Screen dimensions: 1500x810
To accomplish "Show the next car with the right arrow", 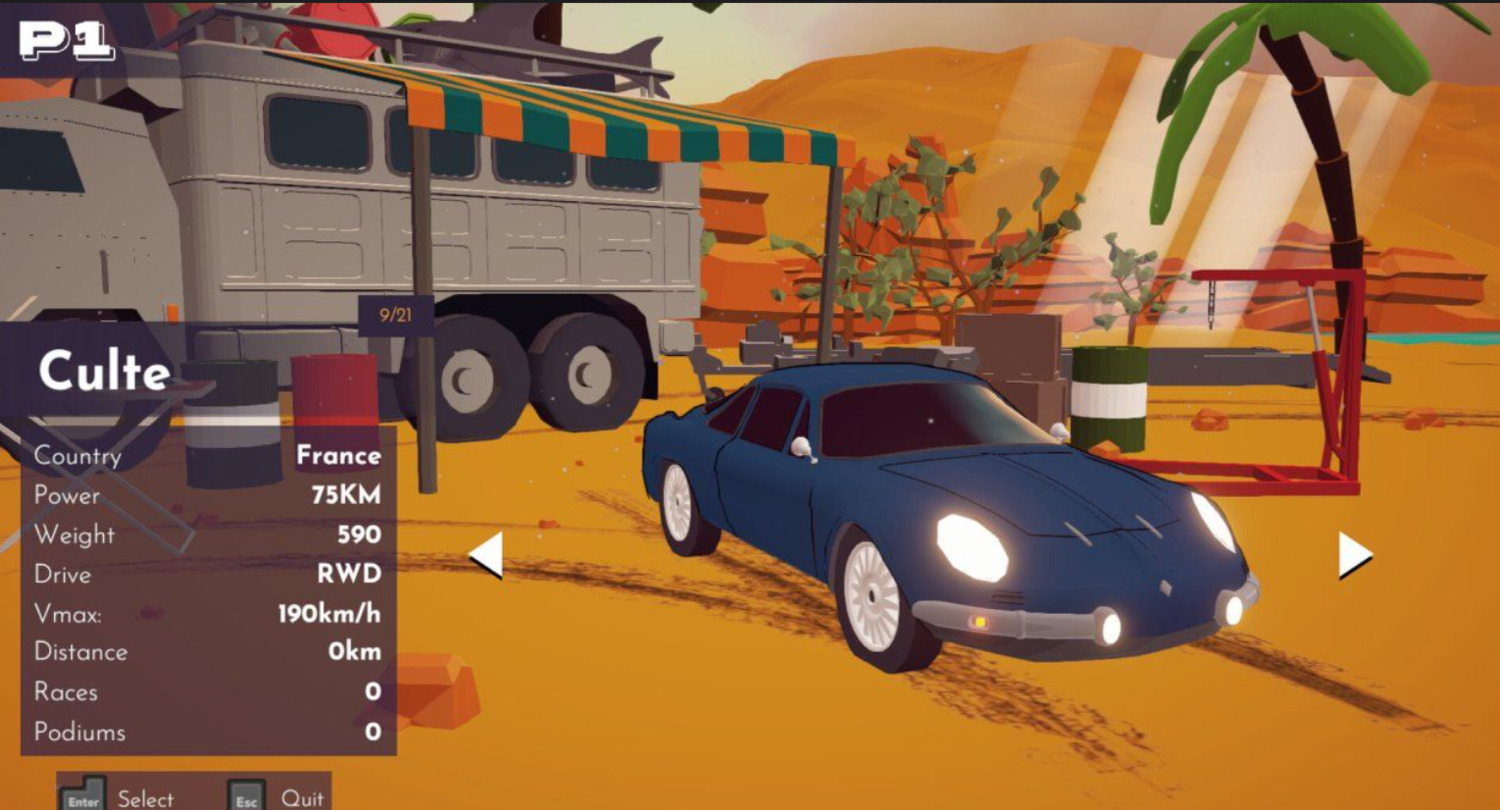I will (1354, 555).
